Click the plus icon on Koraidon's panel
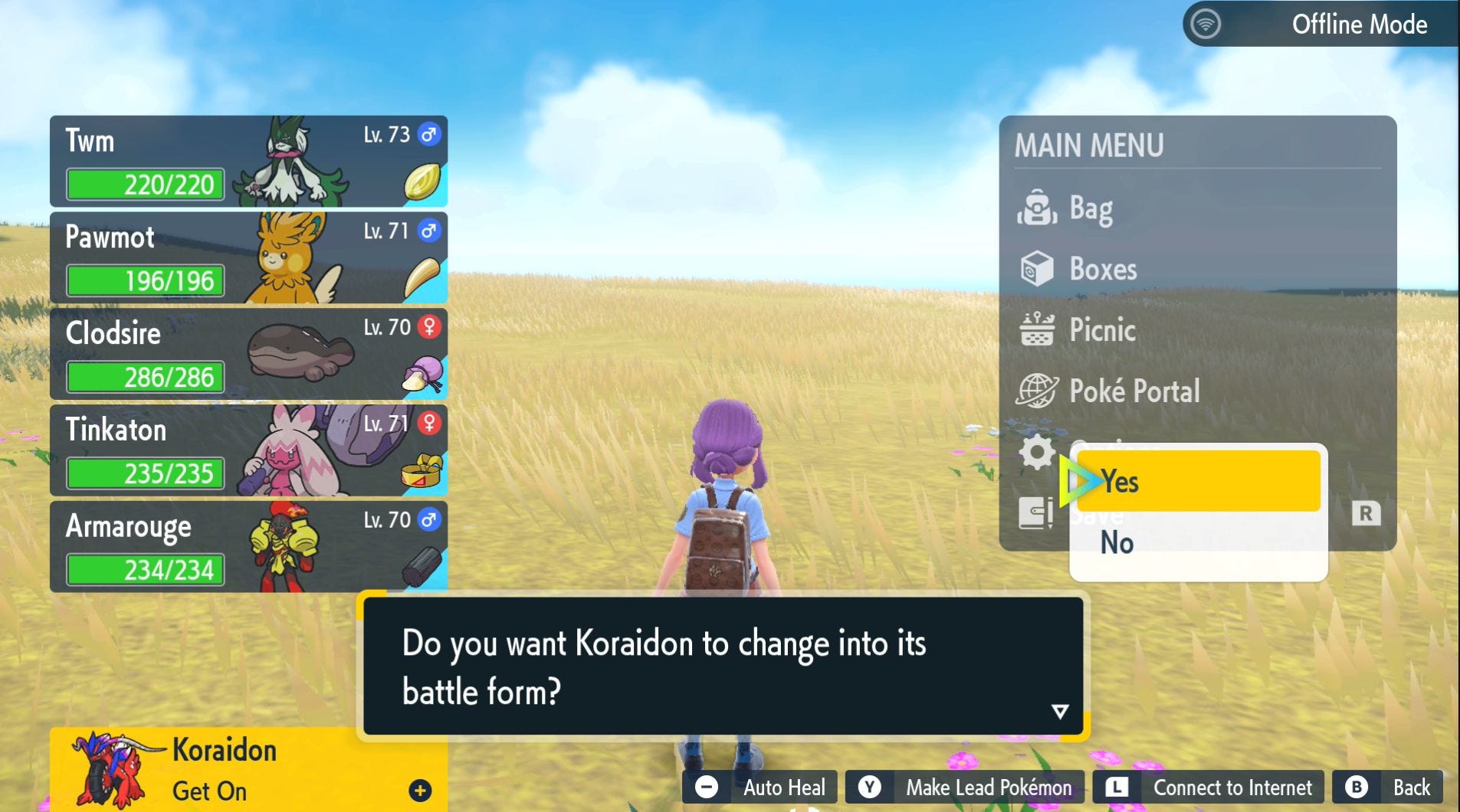The width and height of the screenshot is (1460, 812). tap(420, 792)
